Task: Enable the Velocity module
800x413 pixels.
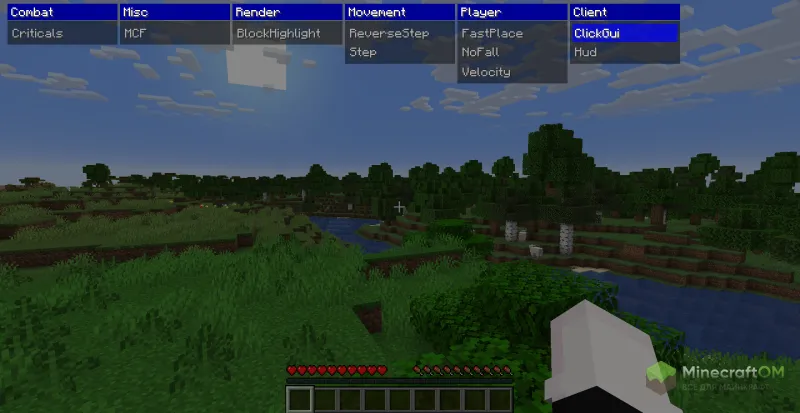Action: (486, 72)
